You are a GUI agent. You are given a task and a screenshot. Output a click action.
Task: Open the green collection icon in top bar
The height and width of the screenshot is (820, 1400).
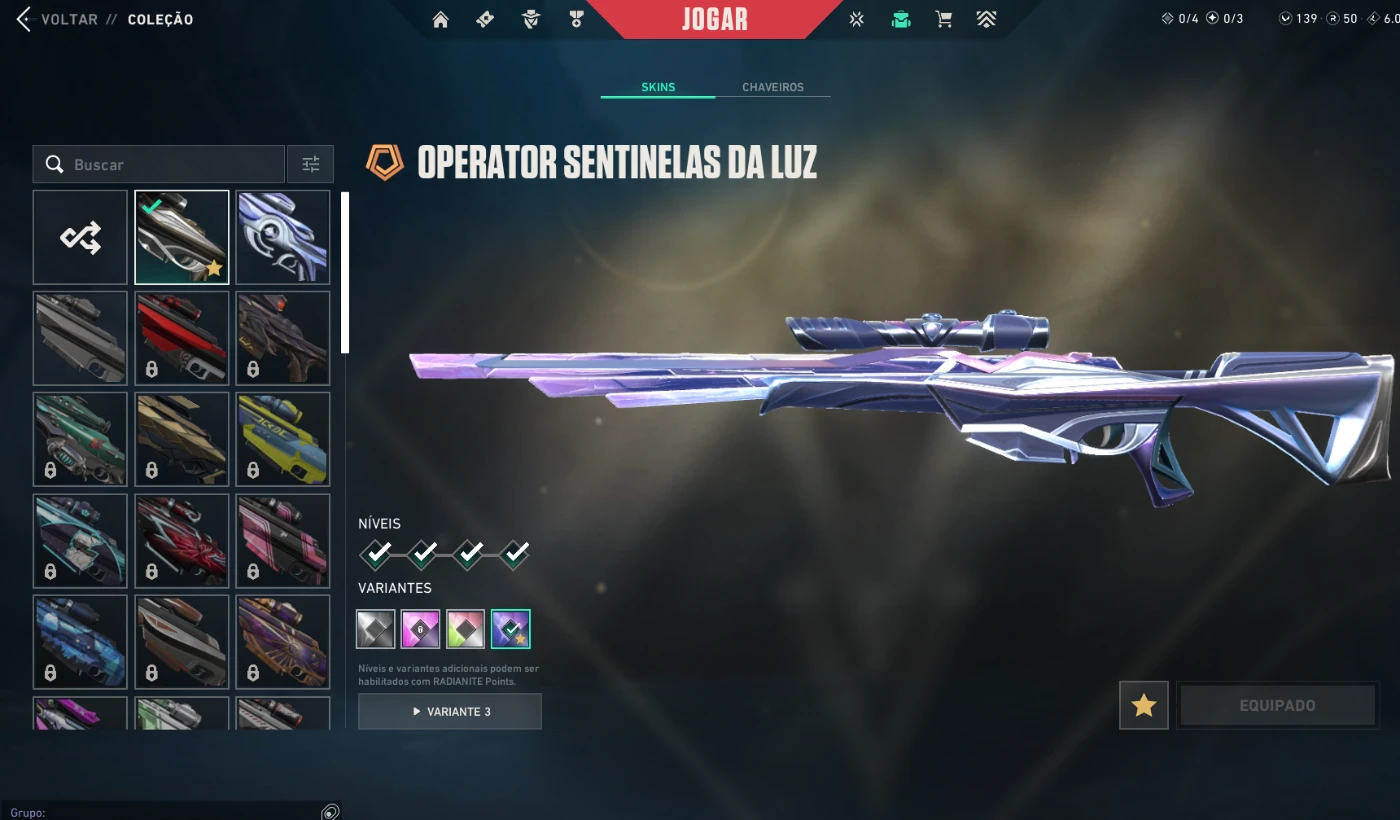pos(901,19)
